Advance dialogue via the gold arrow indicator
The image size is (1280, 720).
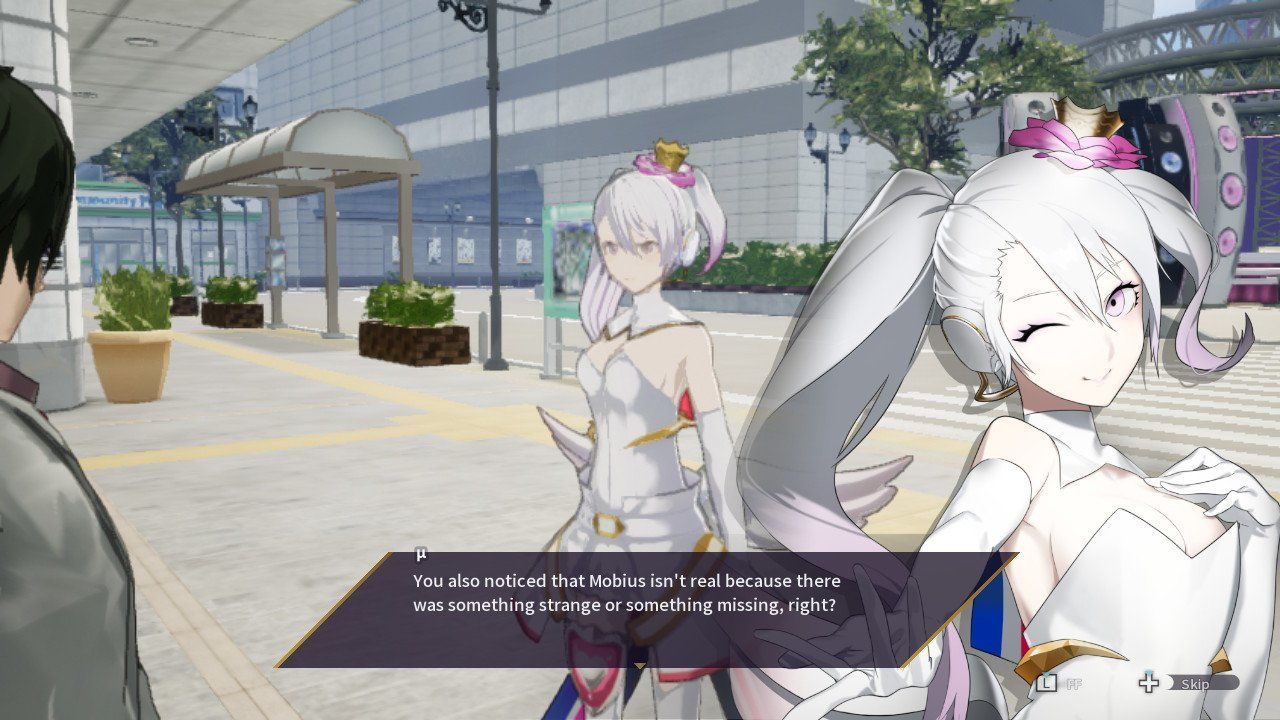tap(640, 665)
